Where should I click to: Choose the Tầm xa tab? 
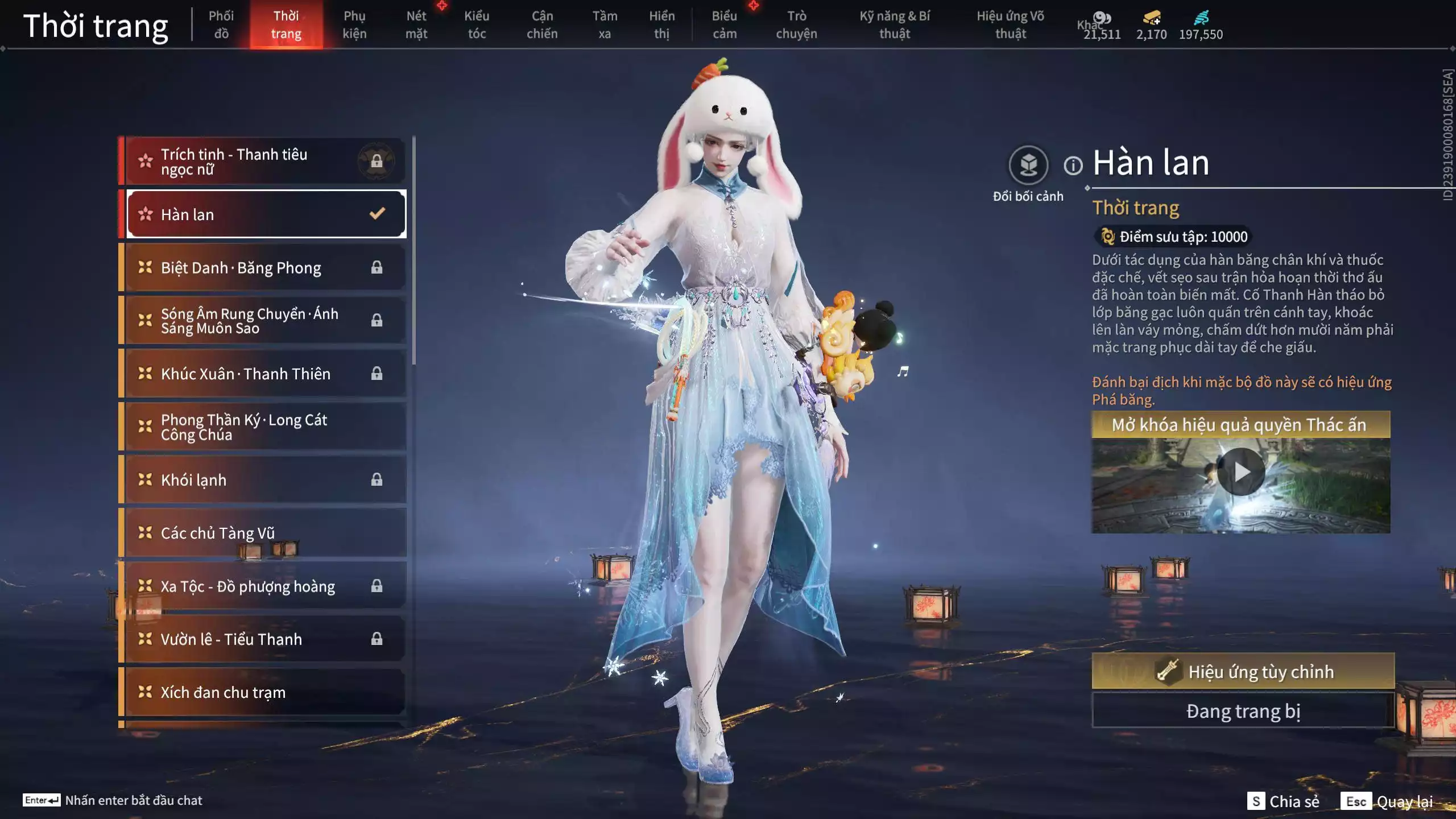[605, 25]
